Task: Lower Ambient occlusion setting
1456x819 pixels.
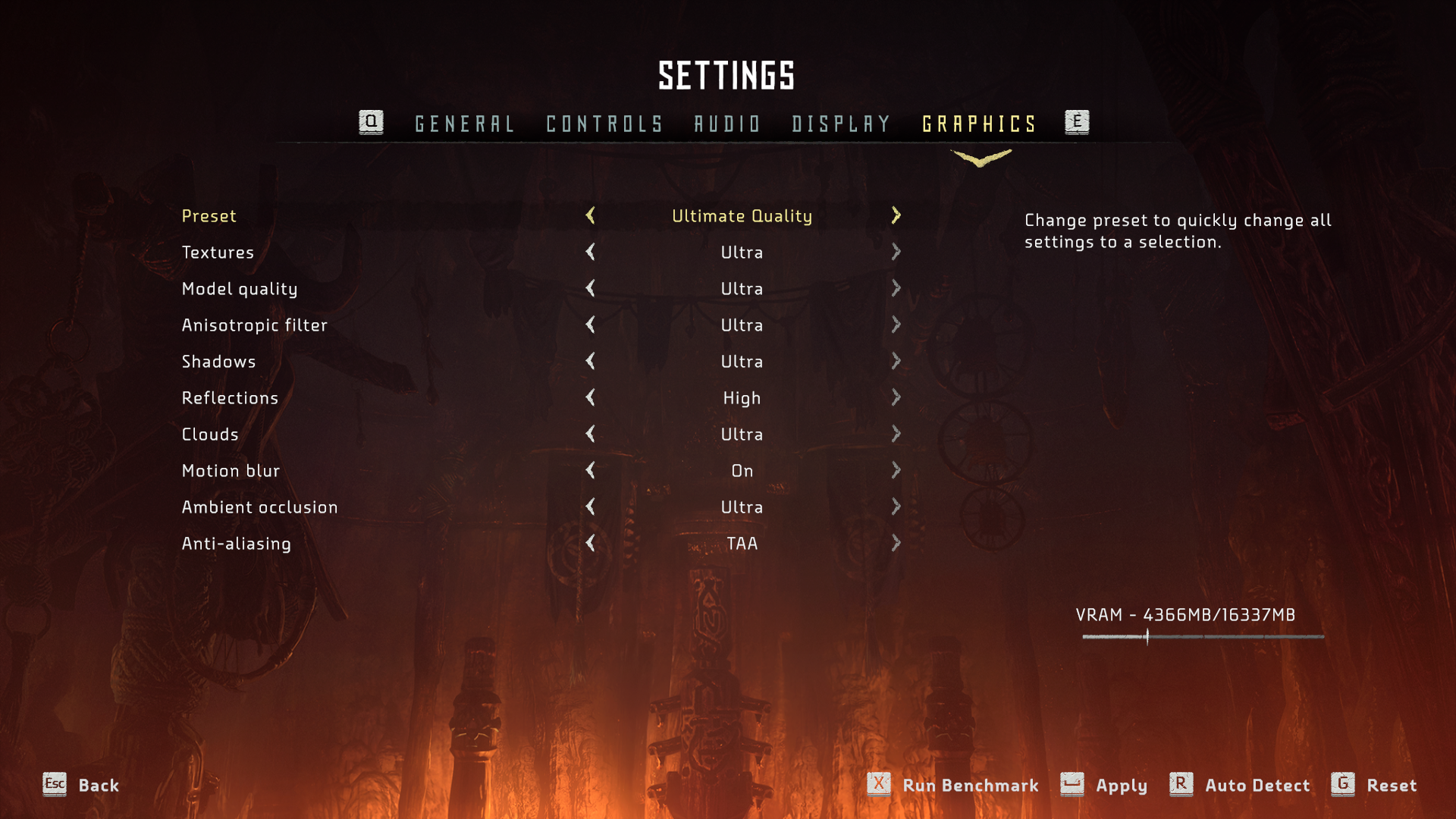Action: 591,507
